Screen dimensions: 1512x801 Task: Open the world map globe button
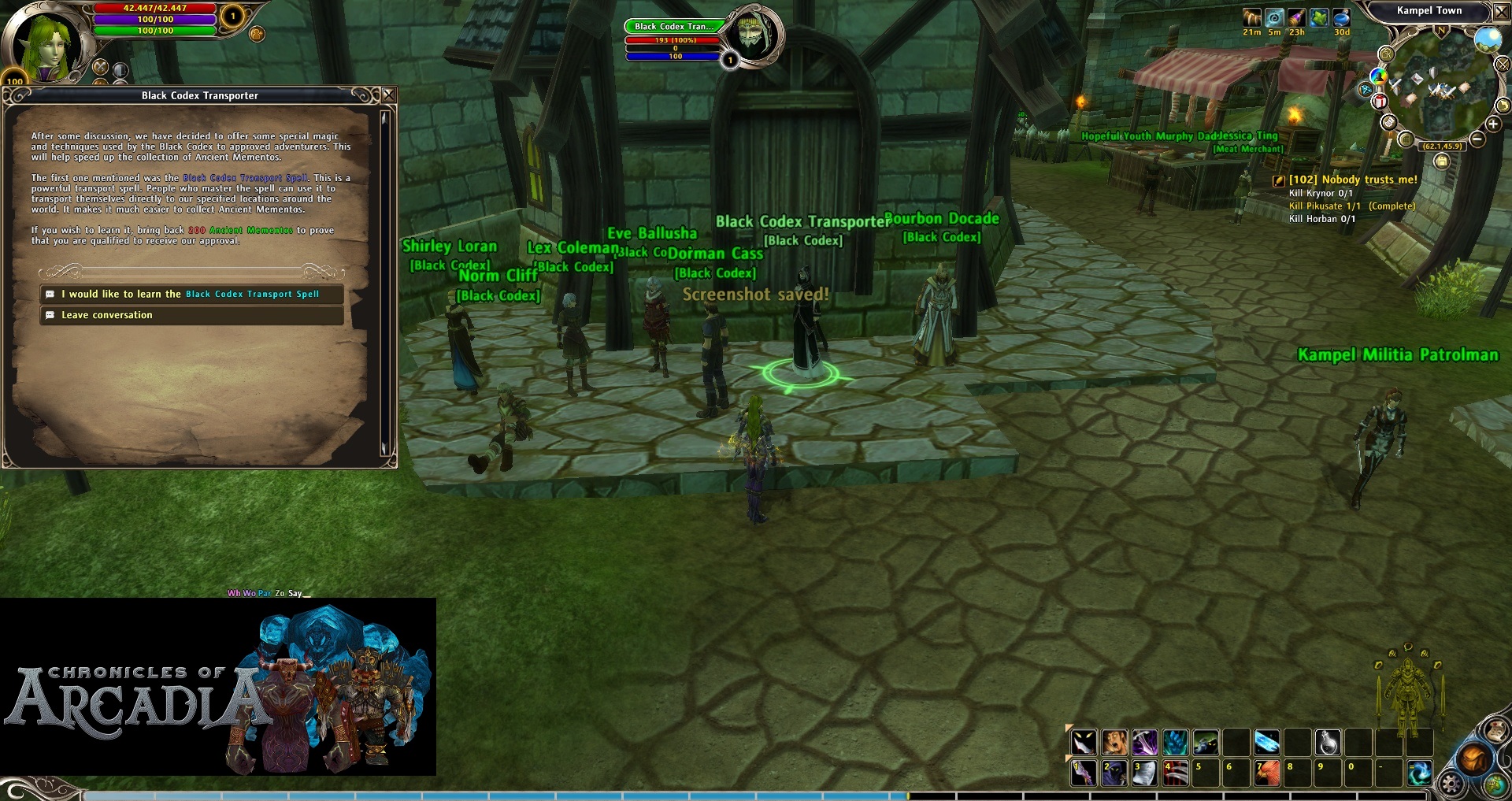click(1495, 784)
